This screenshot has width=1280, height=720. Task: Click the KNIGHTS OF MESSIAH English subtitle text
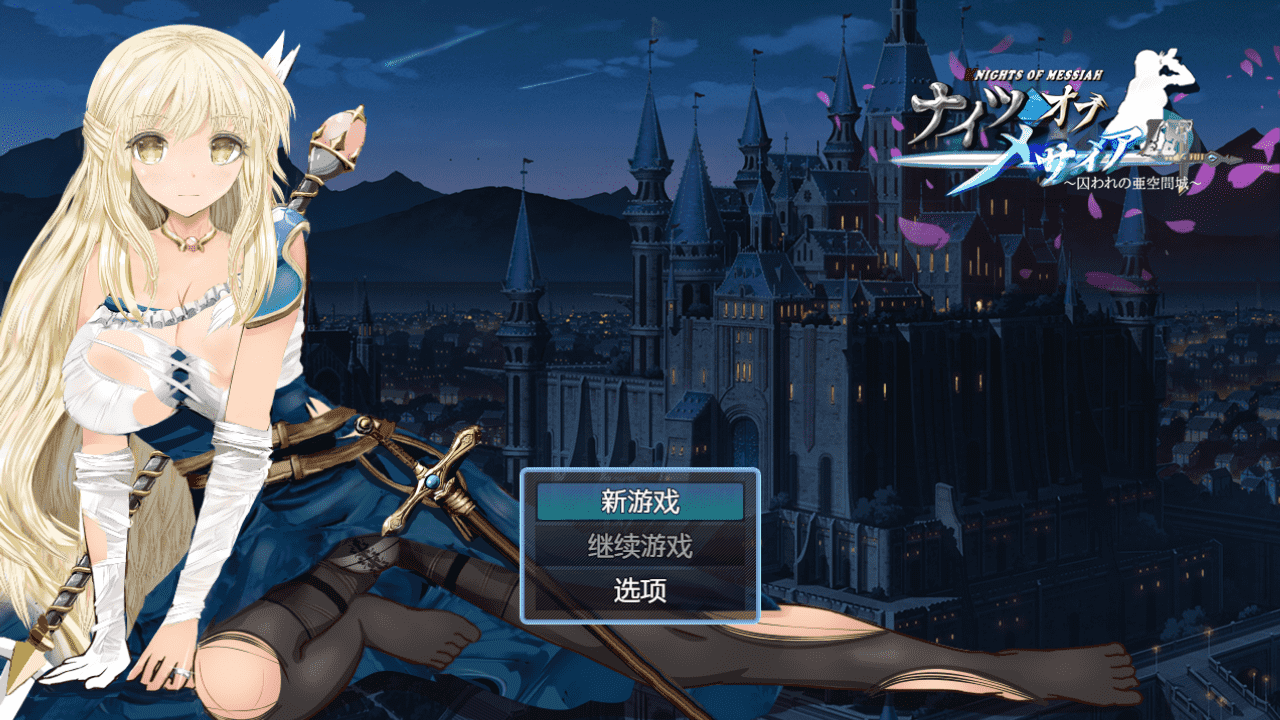click(x=1035, y=73)
